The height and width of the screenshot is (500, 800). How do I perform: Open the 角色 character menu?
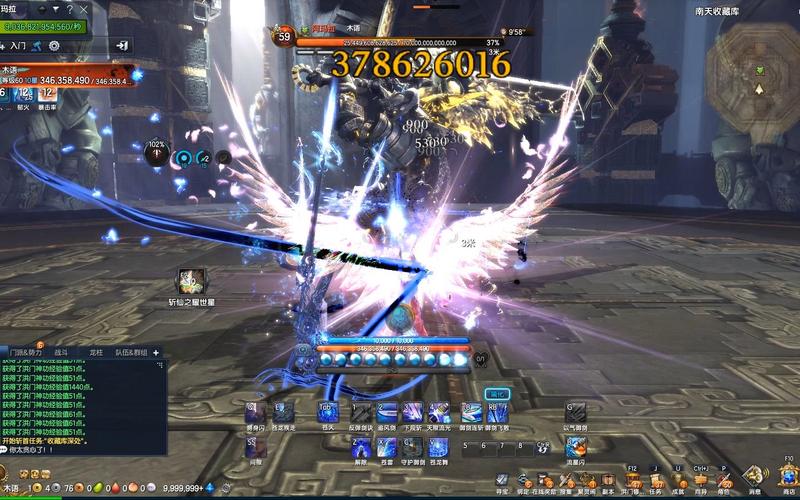point(724,482)
